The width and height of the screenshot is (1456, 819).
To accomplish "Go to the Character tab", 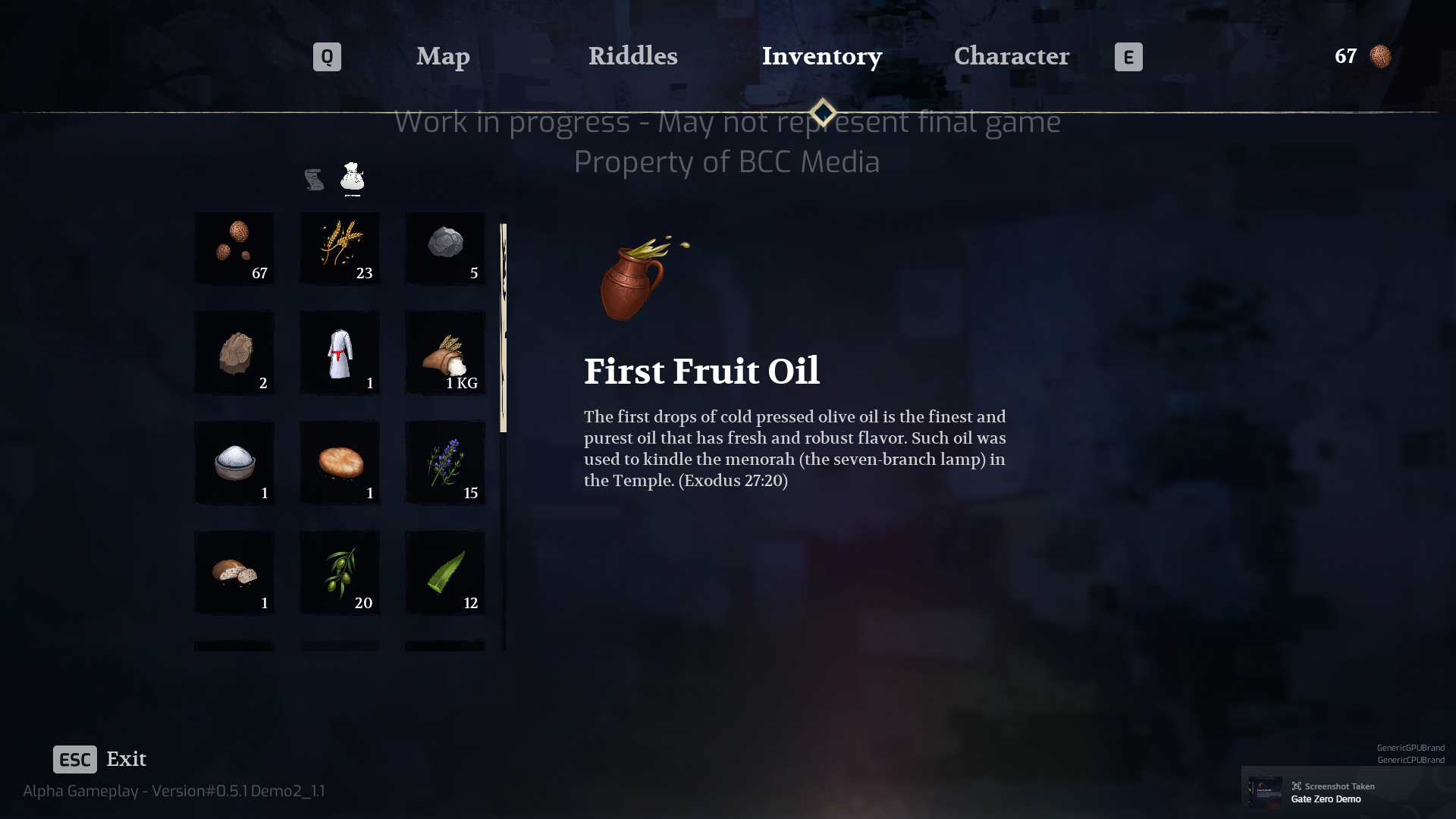I will tap(1011, 56).
